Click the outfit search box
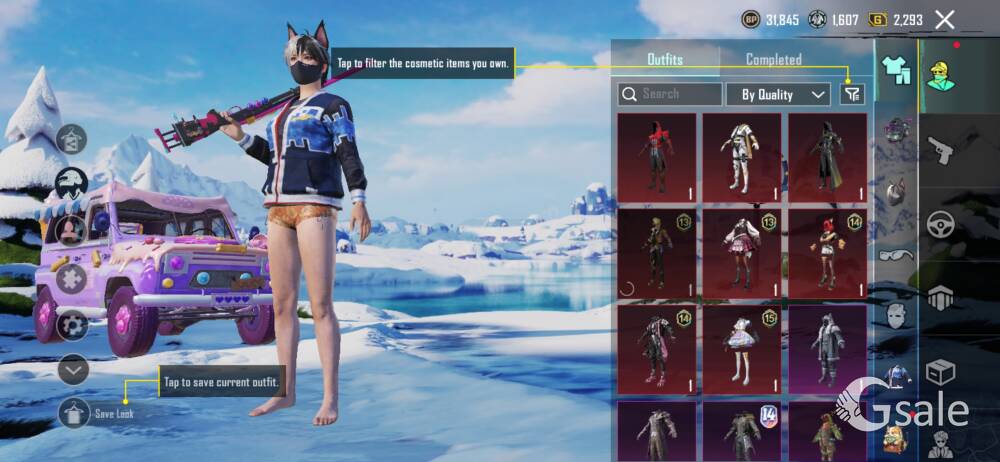This screenshot has width=1000, height=462. point(670,94)
